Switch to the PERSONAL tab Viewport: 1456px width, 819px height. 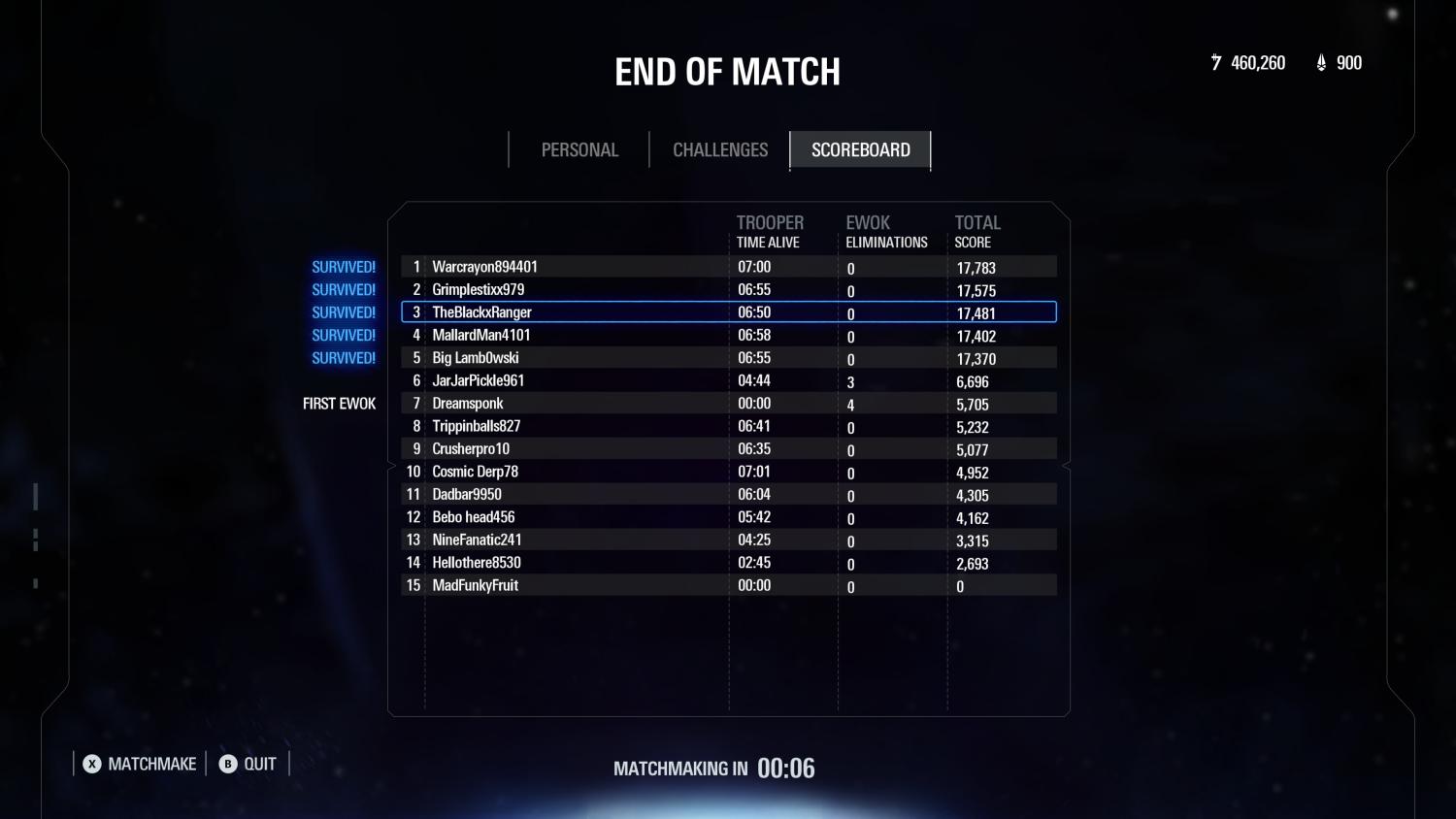(x=579, y=149)
